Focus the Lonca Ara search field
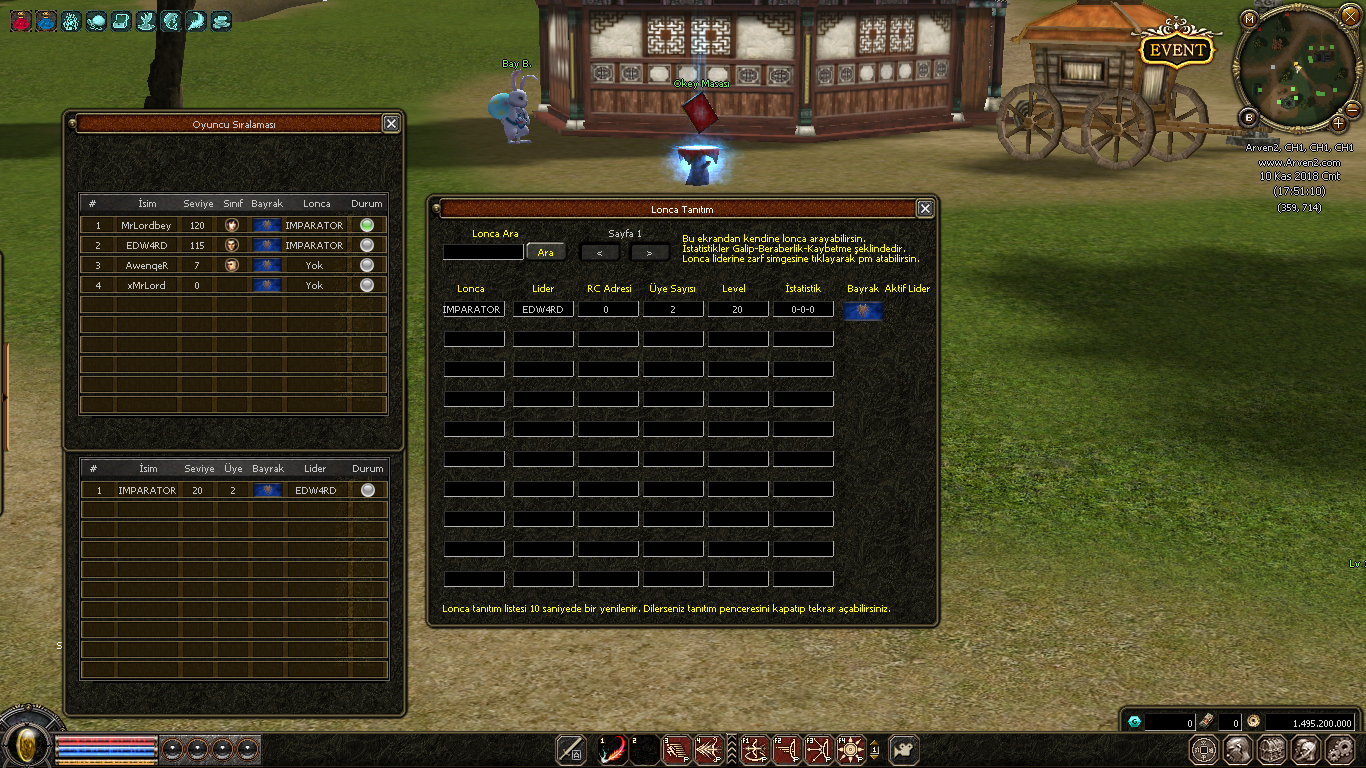 (483, 252)
